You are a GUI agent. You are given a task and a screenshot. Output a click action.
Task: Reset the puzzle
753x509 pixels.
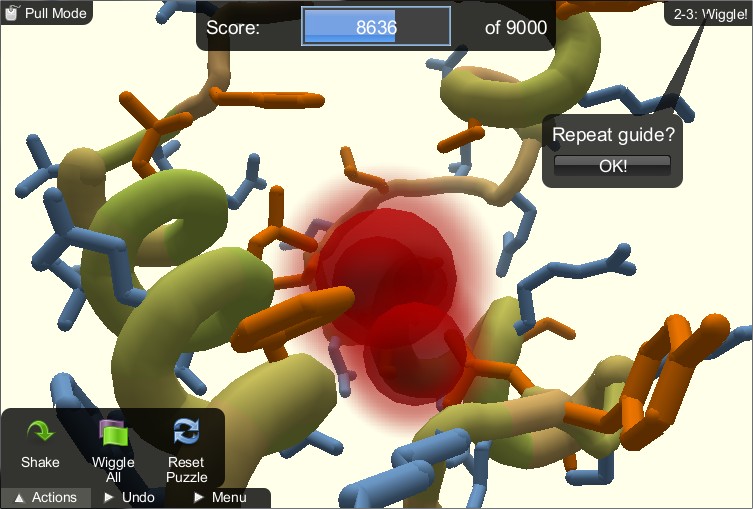point(186,448)
